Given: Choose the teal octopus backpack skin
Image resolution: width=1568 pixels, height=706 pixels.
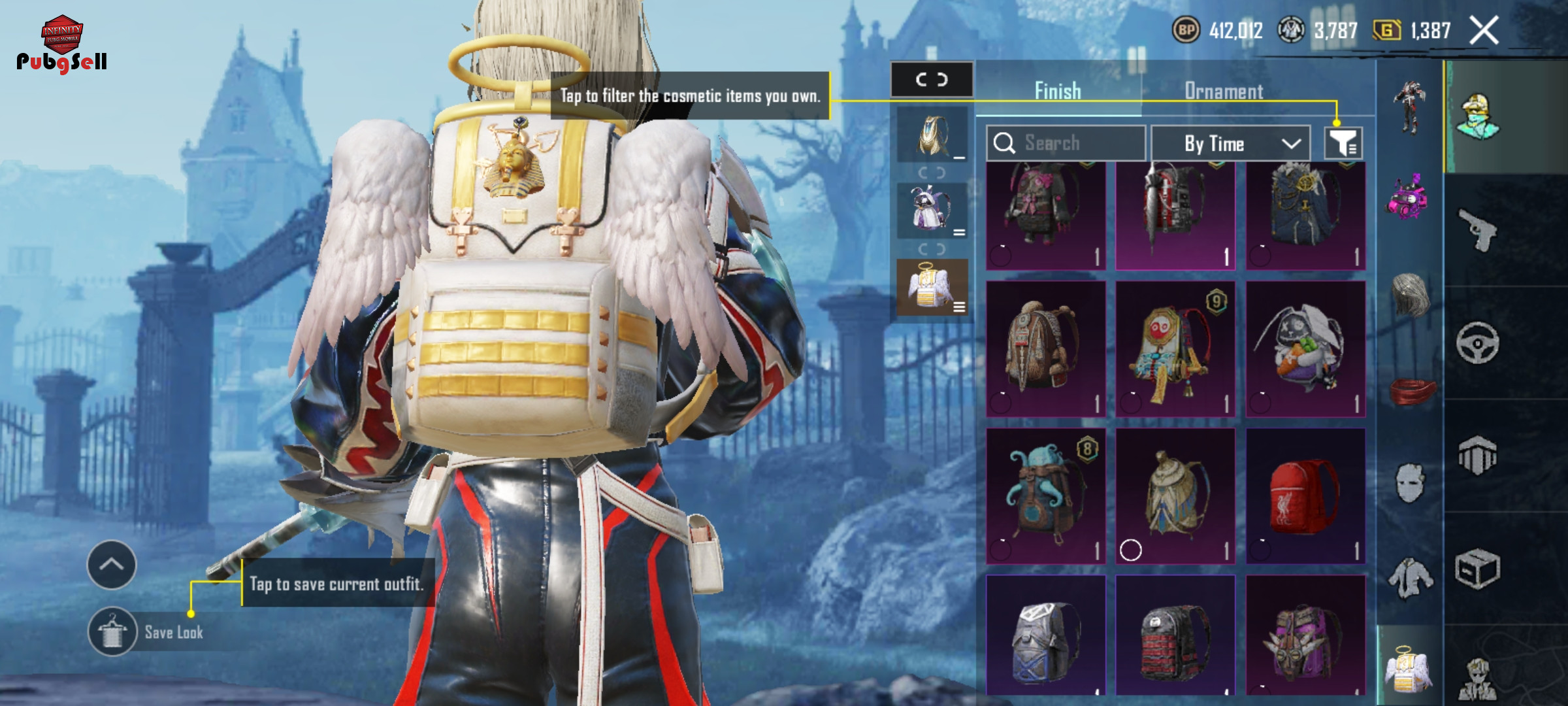Looking at the screenshot, I should [1045, 496].
